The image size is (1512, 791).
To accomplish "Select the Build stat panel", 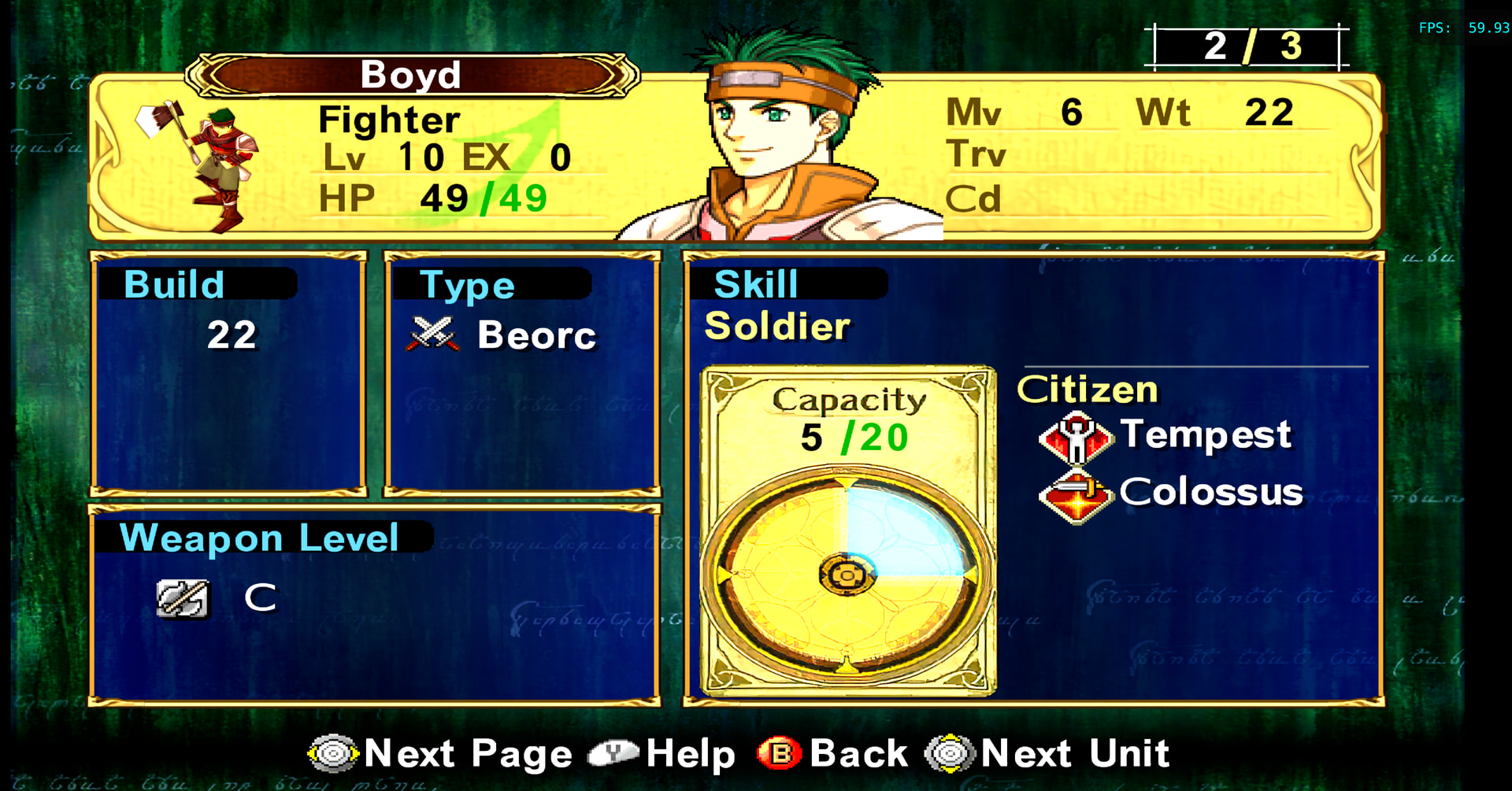I will tap(229, 373).
